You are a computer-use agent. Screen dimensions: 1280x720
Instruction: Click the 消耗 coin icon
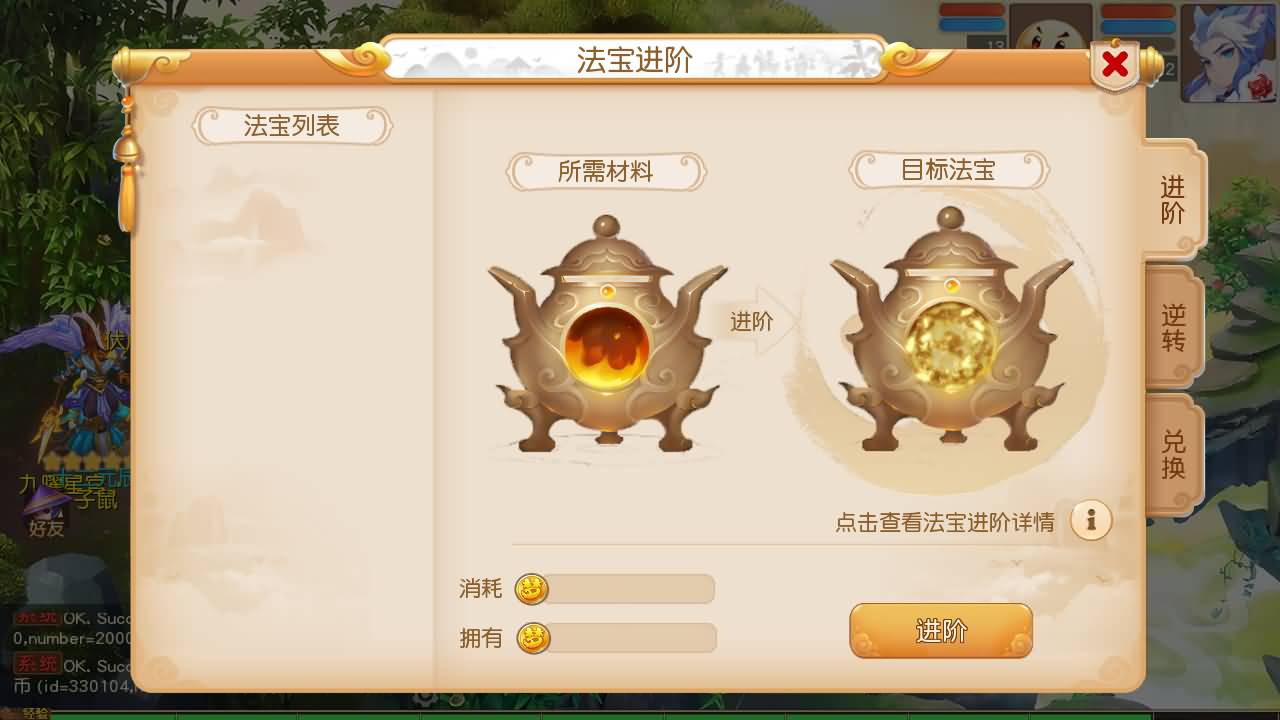(x=531, y=590)
